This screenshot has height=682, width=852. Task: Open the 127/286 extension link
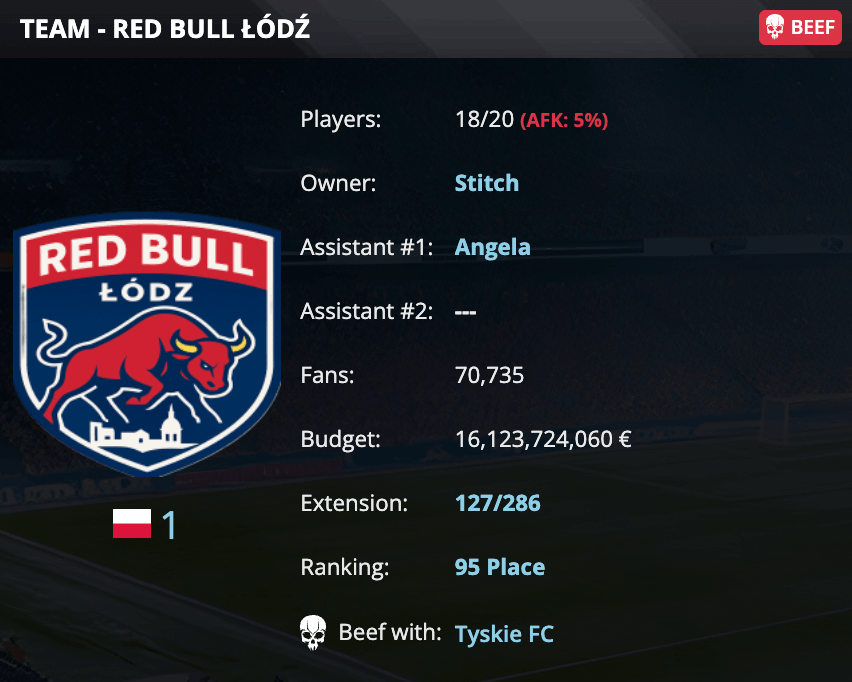[497, 503]
